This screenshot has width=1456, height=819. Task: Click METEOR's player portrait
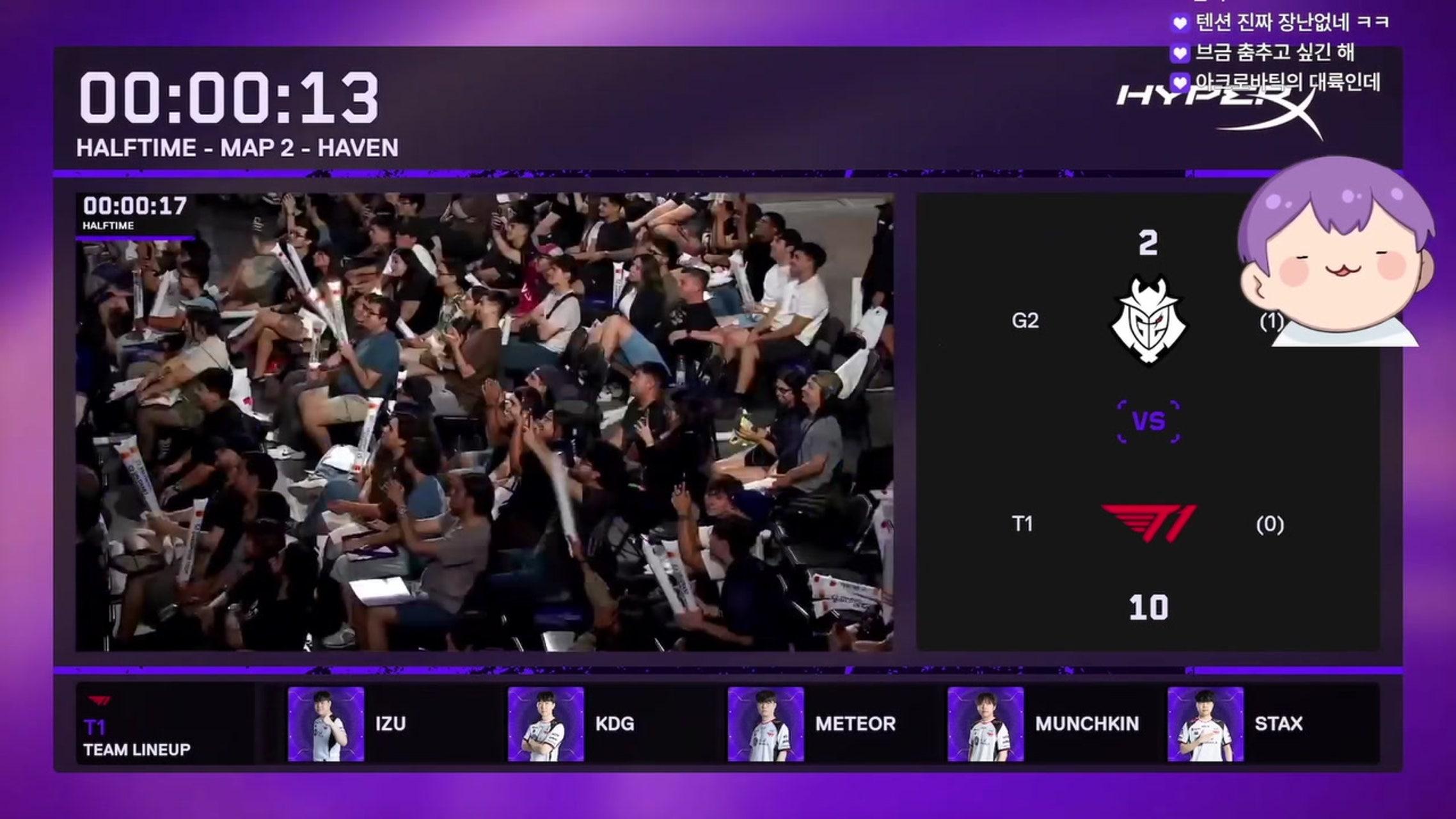point(766,724)
